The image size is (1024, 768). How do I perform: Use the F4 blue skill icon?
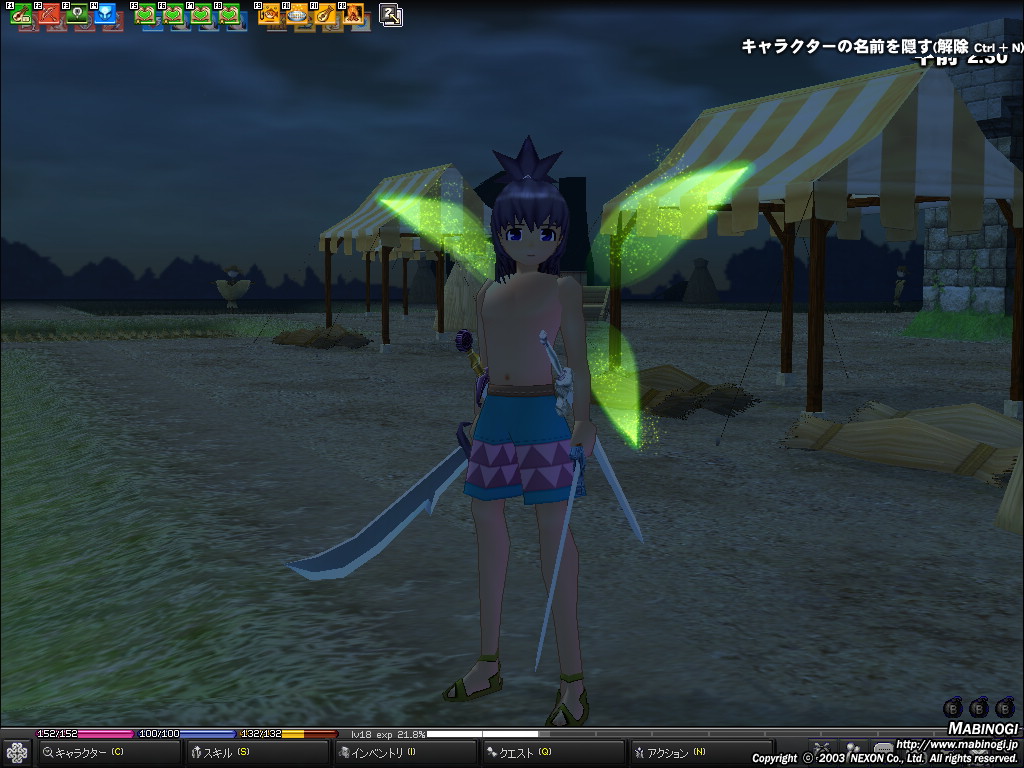click(106, 15)
